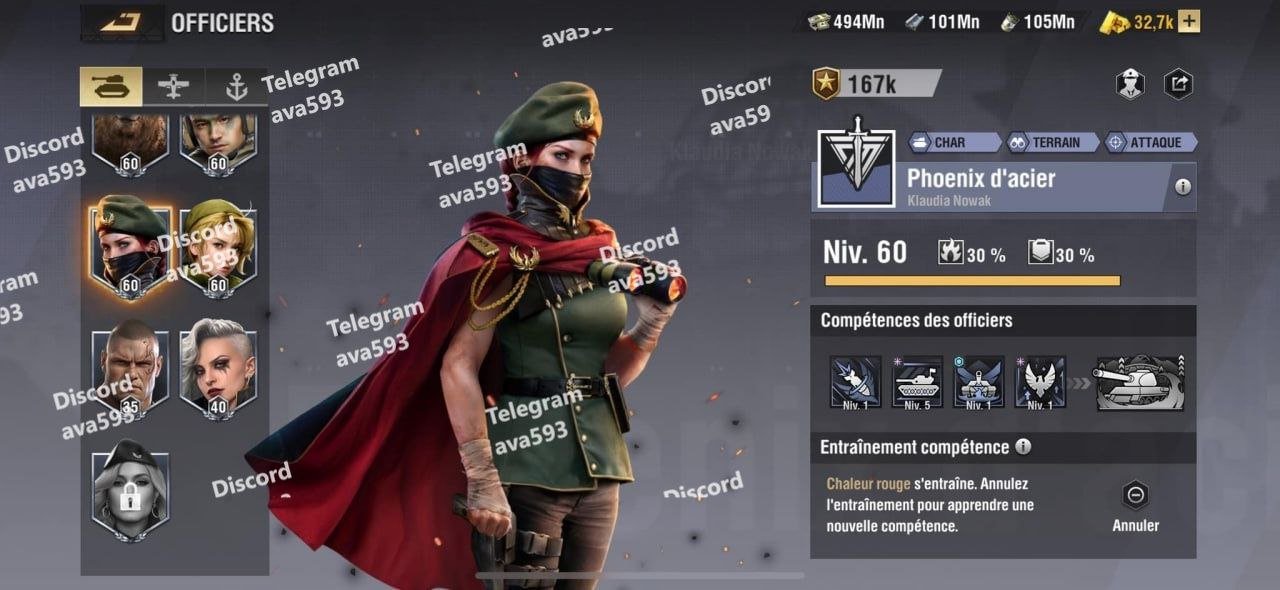The image size is (1280, 590).
Task: Share the officer via the share icon
Action: [1179, 85]
